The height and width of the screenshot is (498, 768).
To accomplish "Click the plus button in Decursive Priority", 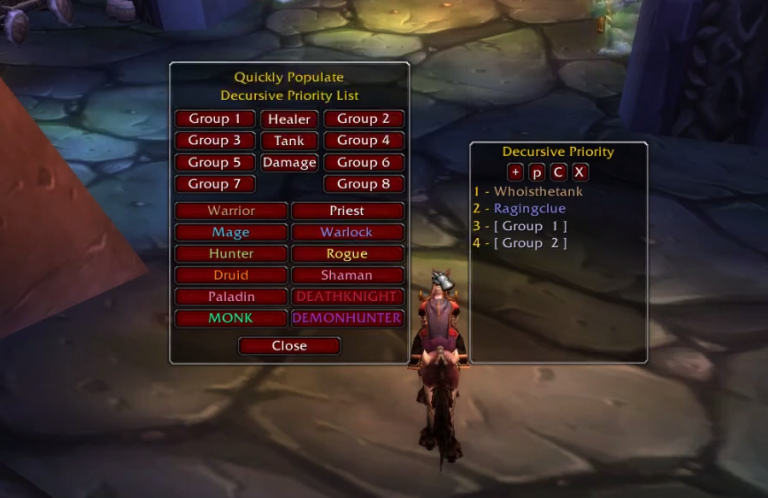I will (516, 171).
